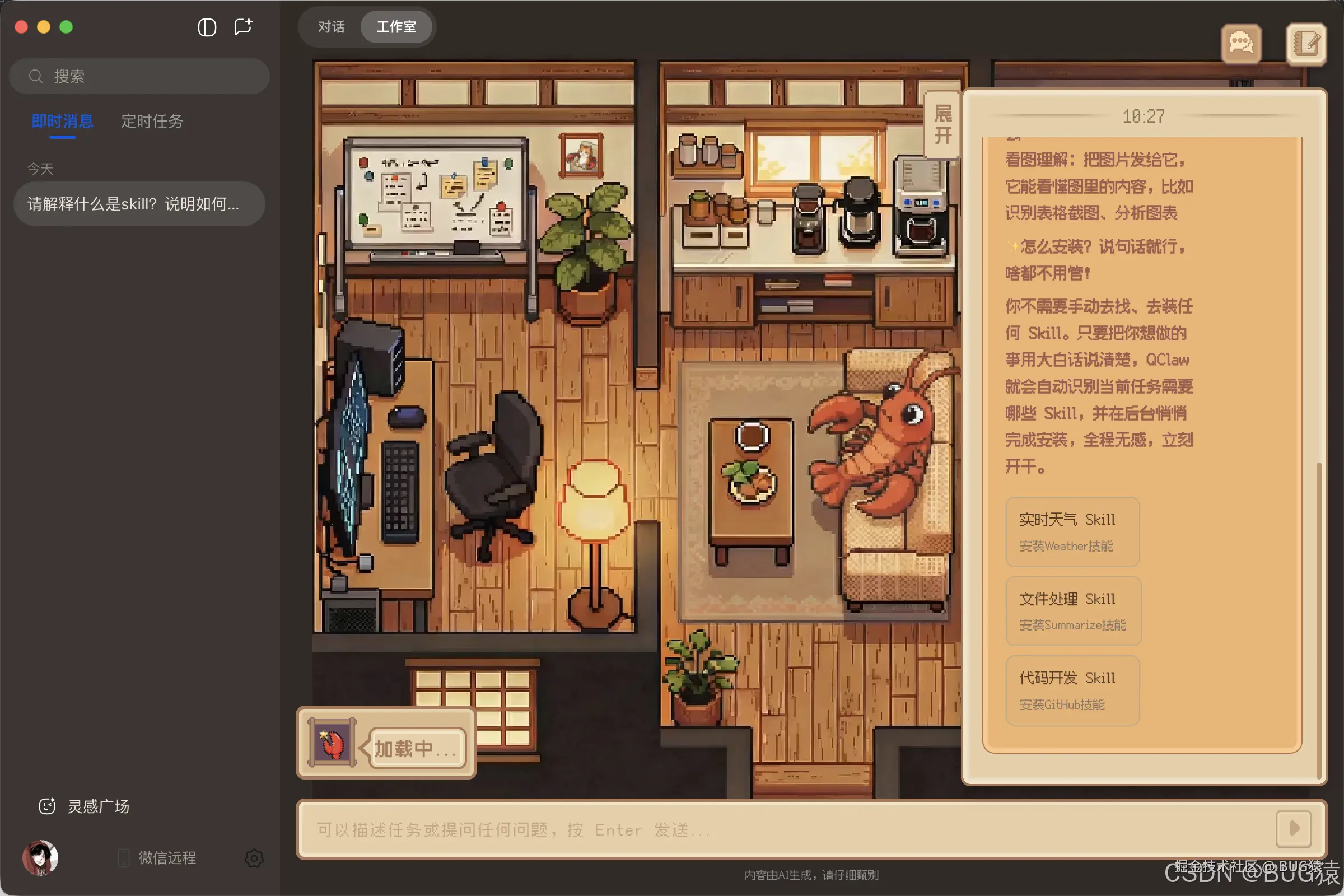1344x896 pixels.
Task: Start a new chat via the sparkle chat icon
Action: click(x=244, y=26)
